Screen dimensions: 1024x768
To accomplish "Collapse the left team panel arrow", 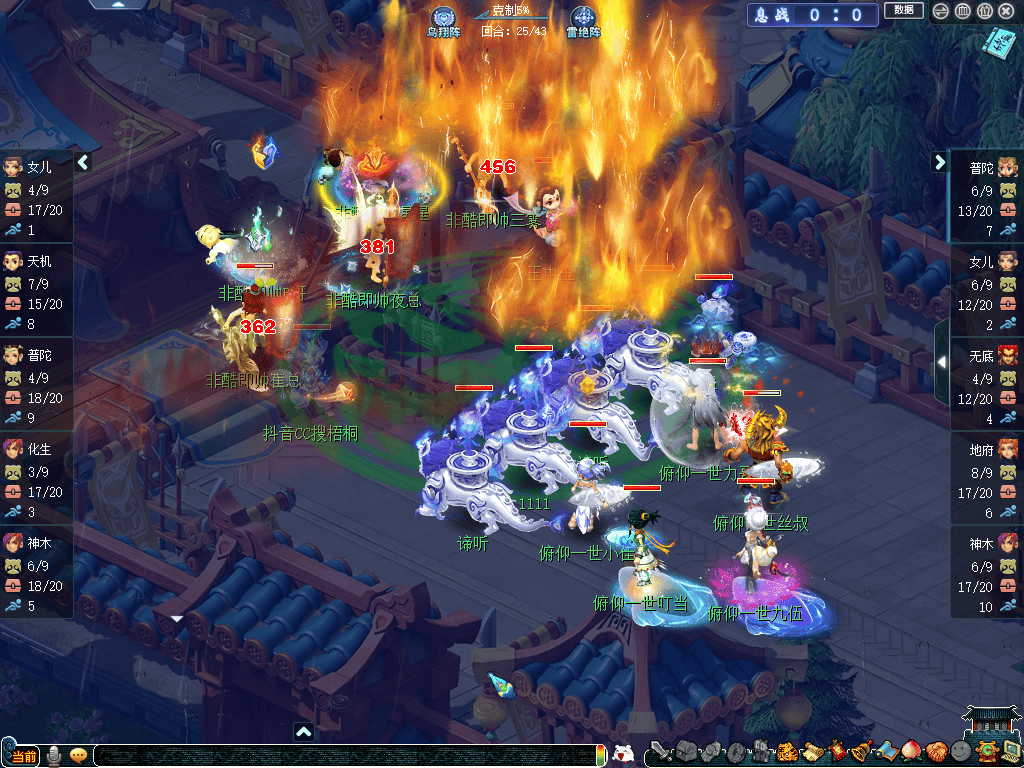I will tap(84, 162).
